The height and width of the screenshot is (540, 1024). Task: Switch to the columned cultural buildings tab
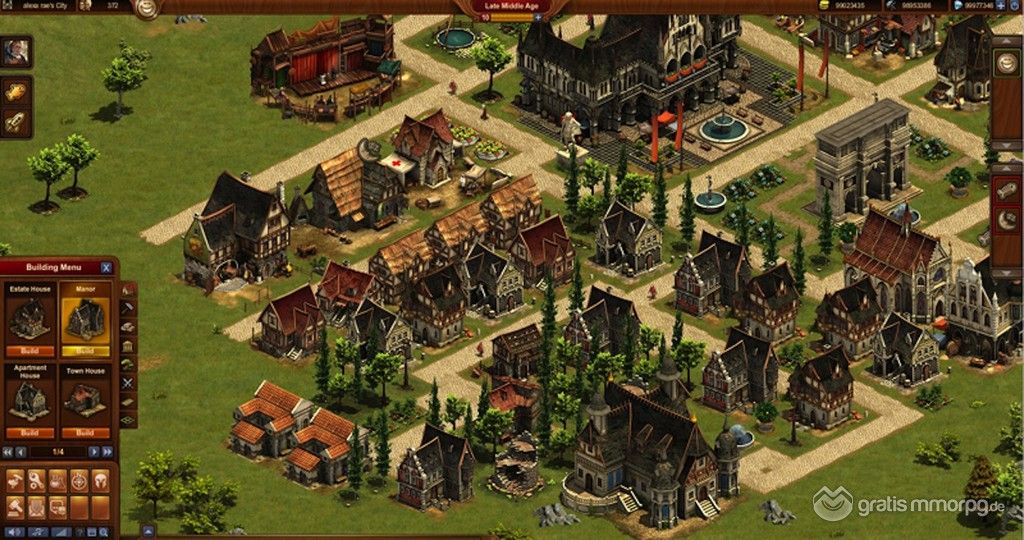tap(127, 346)
